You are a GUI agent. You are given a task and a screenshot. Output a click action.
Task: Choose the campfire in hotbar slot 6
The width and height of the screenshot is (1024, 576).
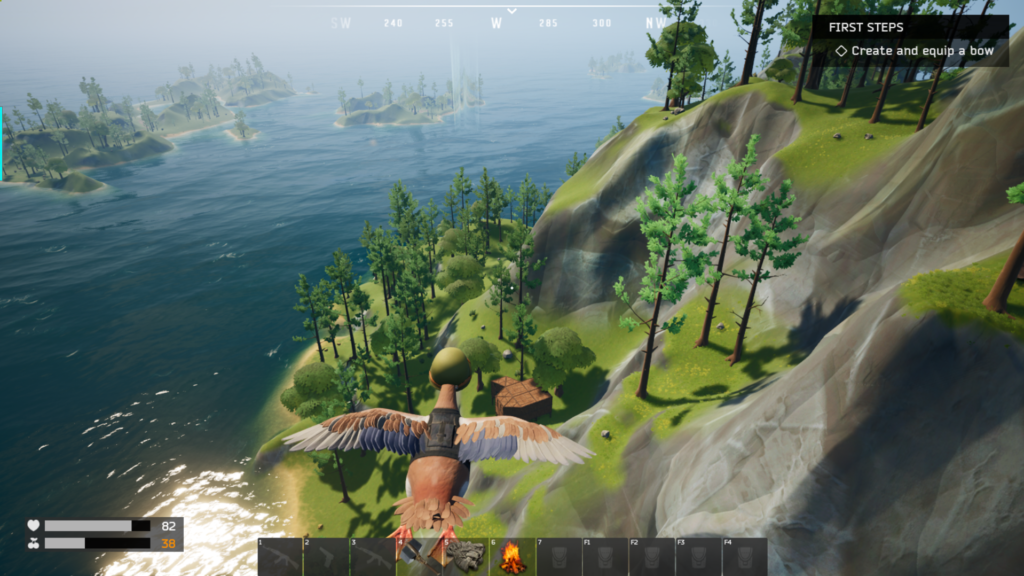tap(512, 557)
